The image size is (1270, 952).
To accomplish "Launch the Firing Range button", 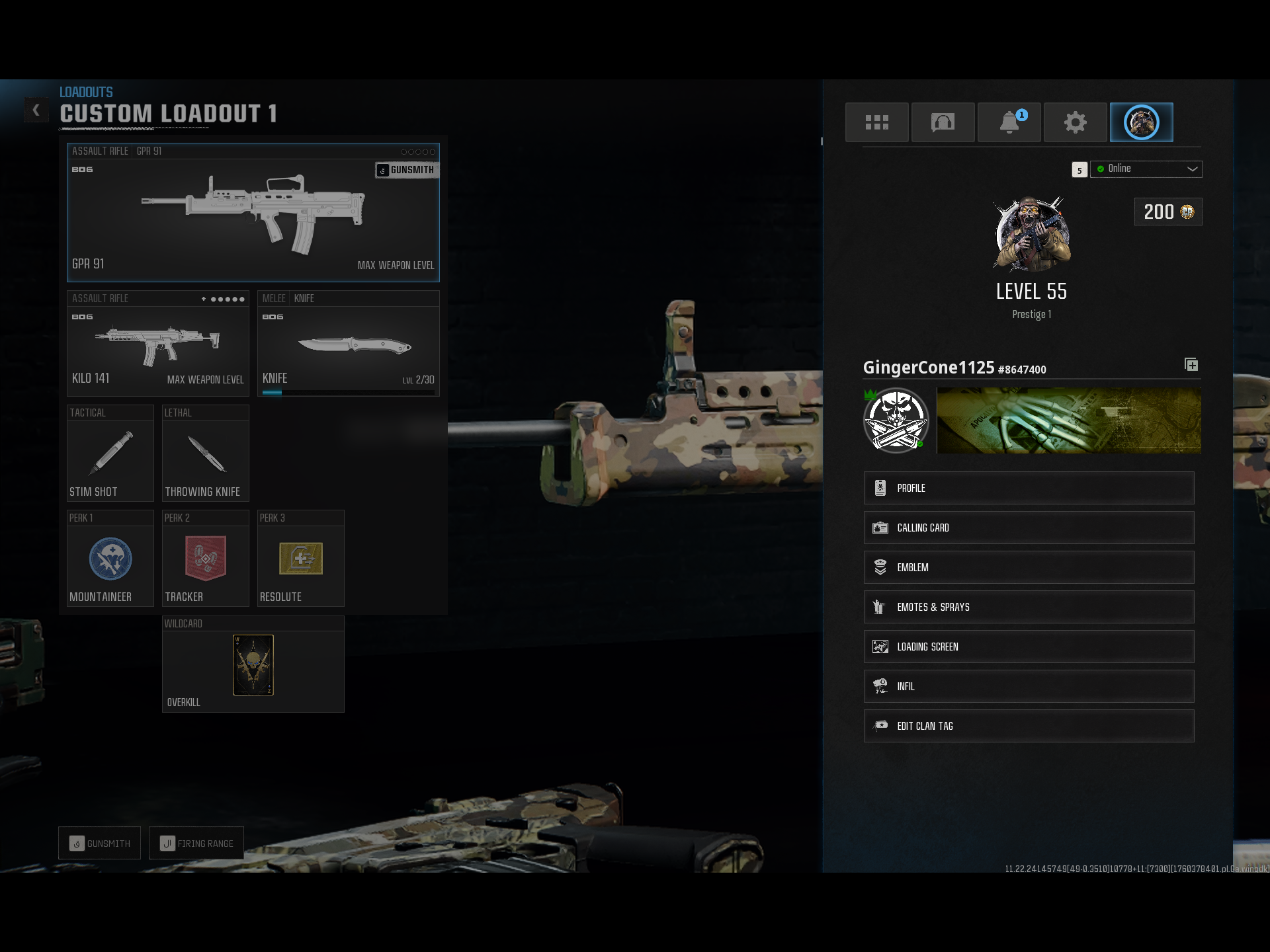I will click(x=196, y=843).
